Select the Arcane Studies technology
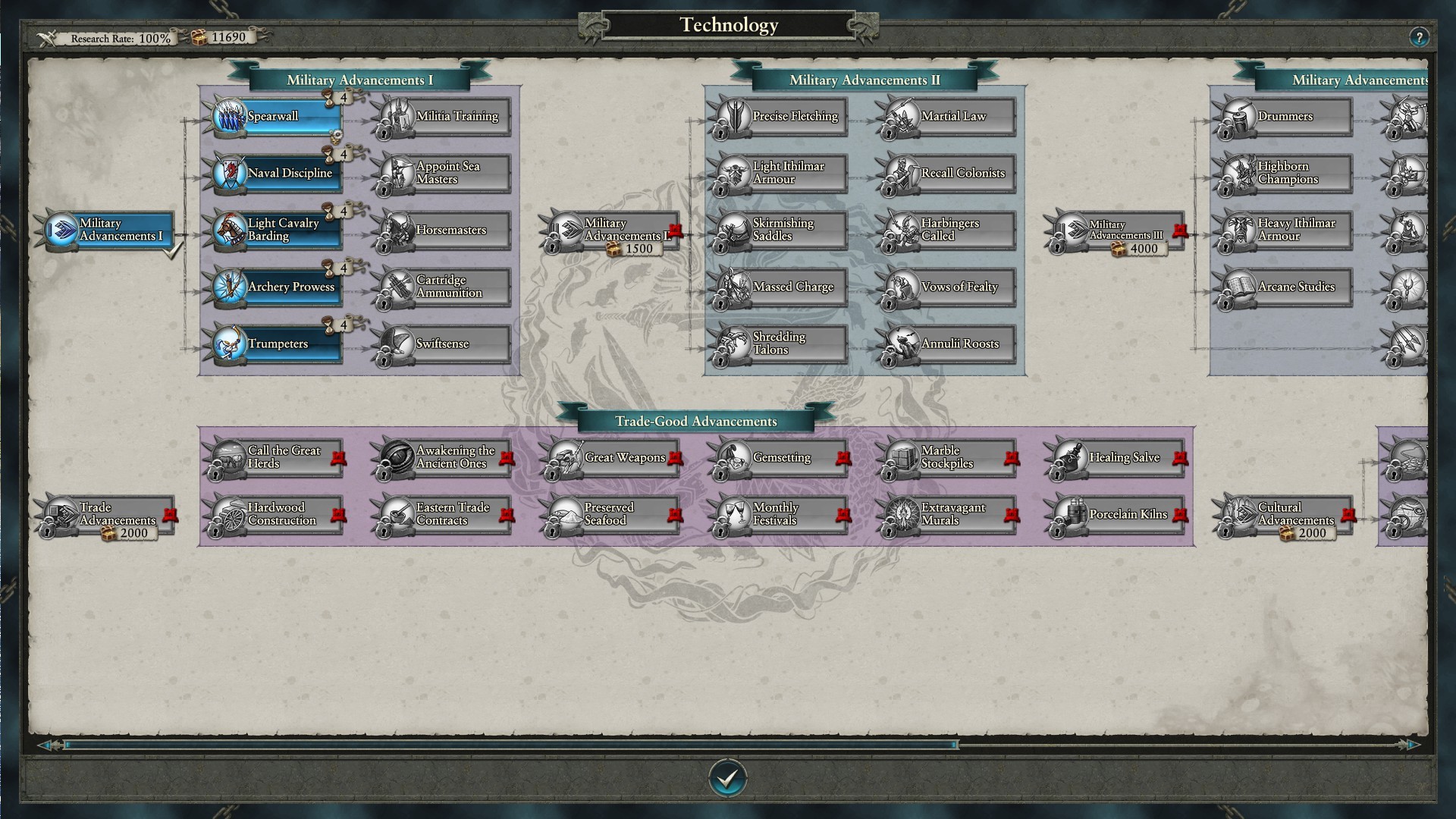 click(x=1287, y=287)
